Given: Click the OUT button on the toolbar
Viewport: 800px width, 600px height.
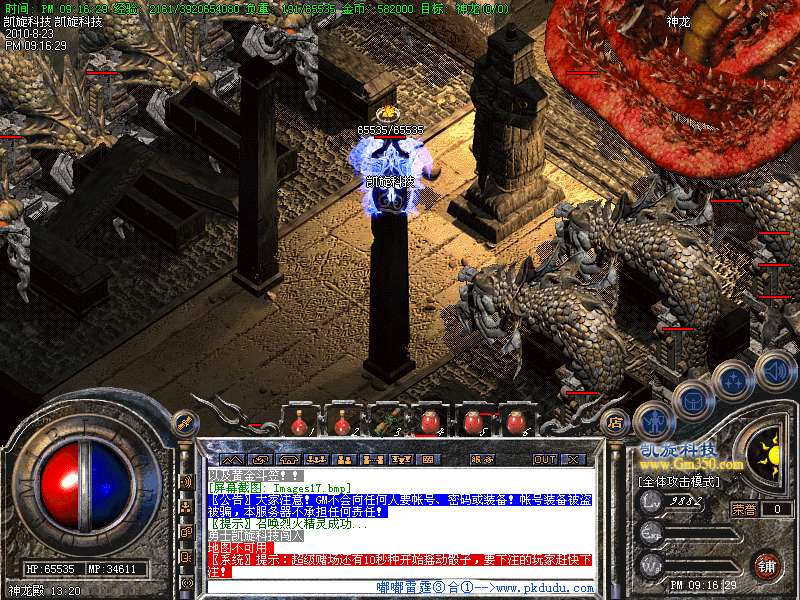Looking at the screenshot, I should pyautogui.click(x=544, y=460).
